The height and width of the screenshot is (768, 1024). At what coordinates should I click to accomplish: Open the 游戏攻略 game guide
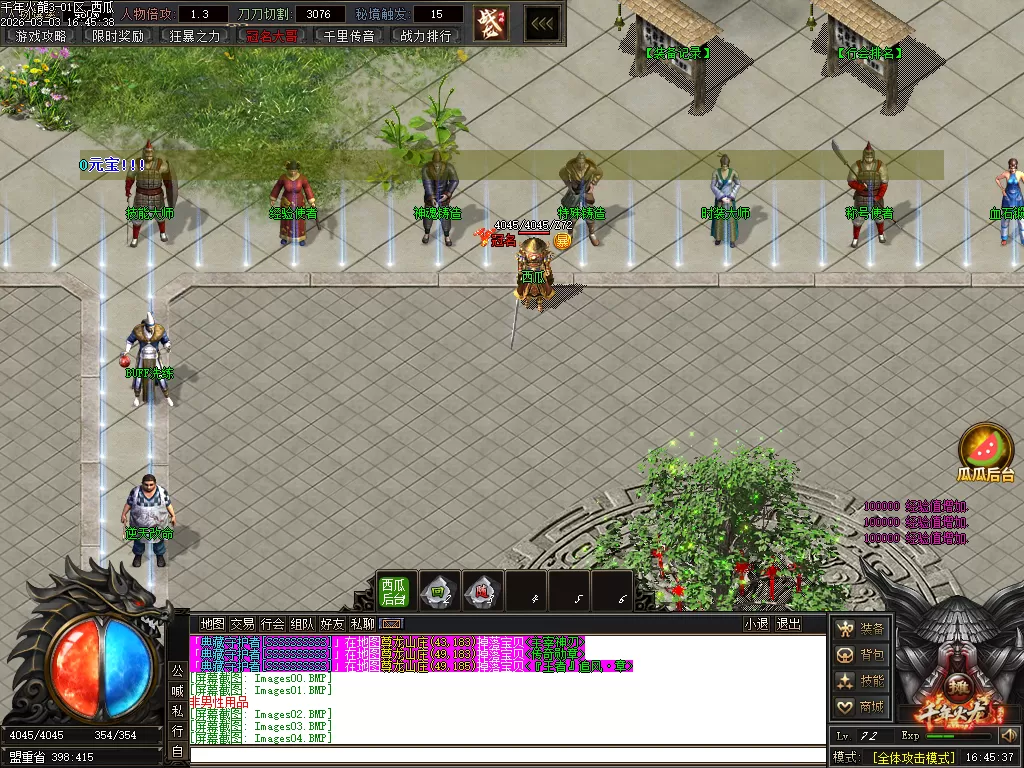41,36
